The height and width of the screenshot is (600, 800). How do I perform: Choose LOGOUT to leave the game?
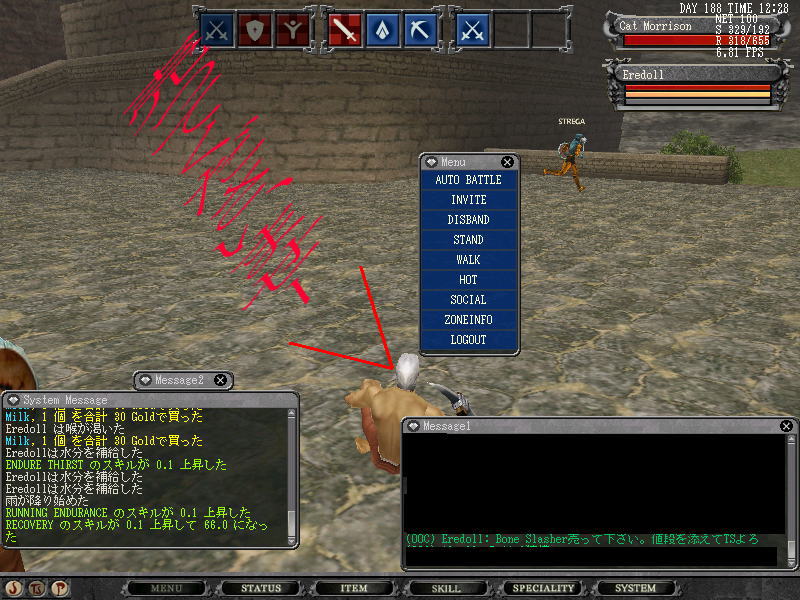point(468,340)
